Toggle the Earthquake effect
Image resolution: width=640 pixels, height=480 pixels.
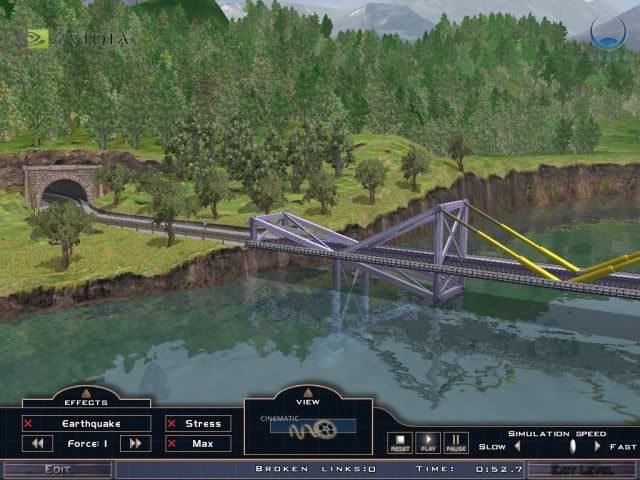(x=86, y=424)
